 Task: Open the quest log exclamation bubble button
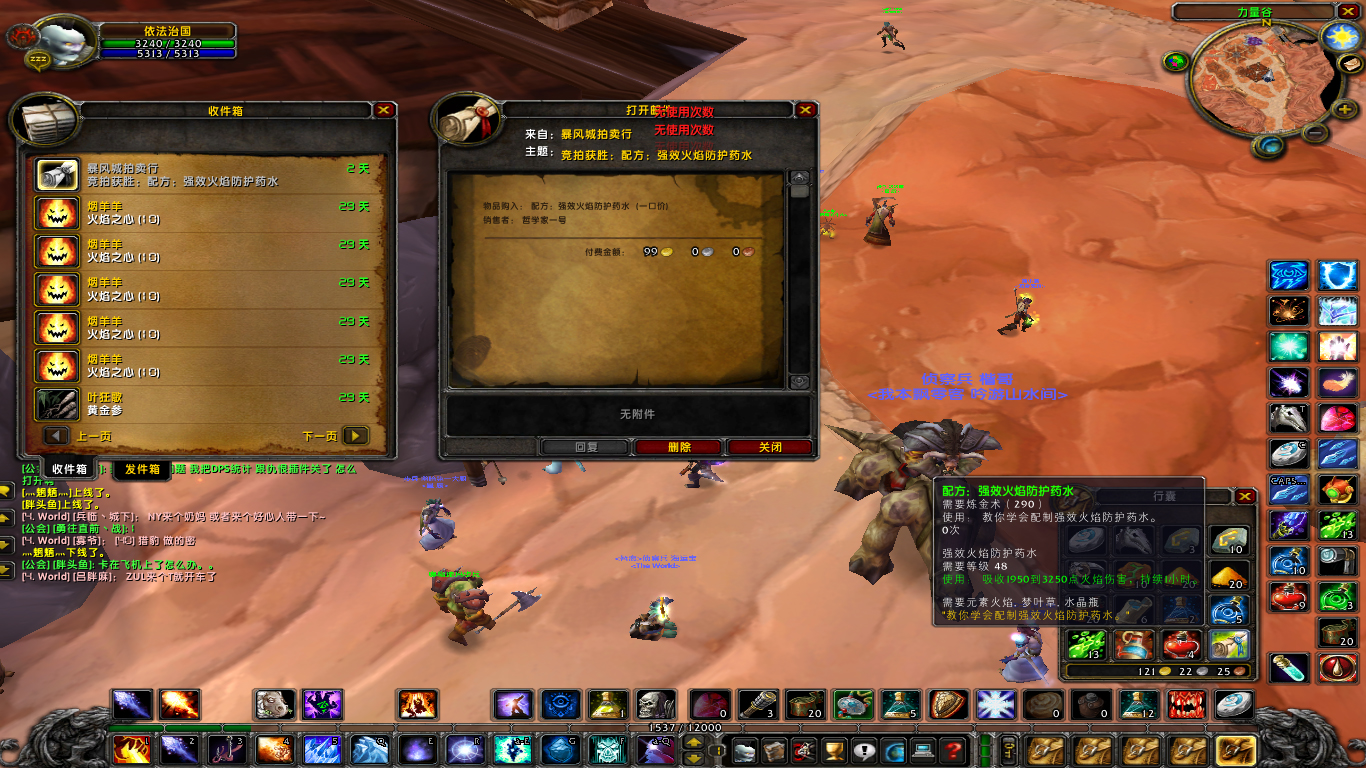tap(864, 751)
